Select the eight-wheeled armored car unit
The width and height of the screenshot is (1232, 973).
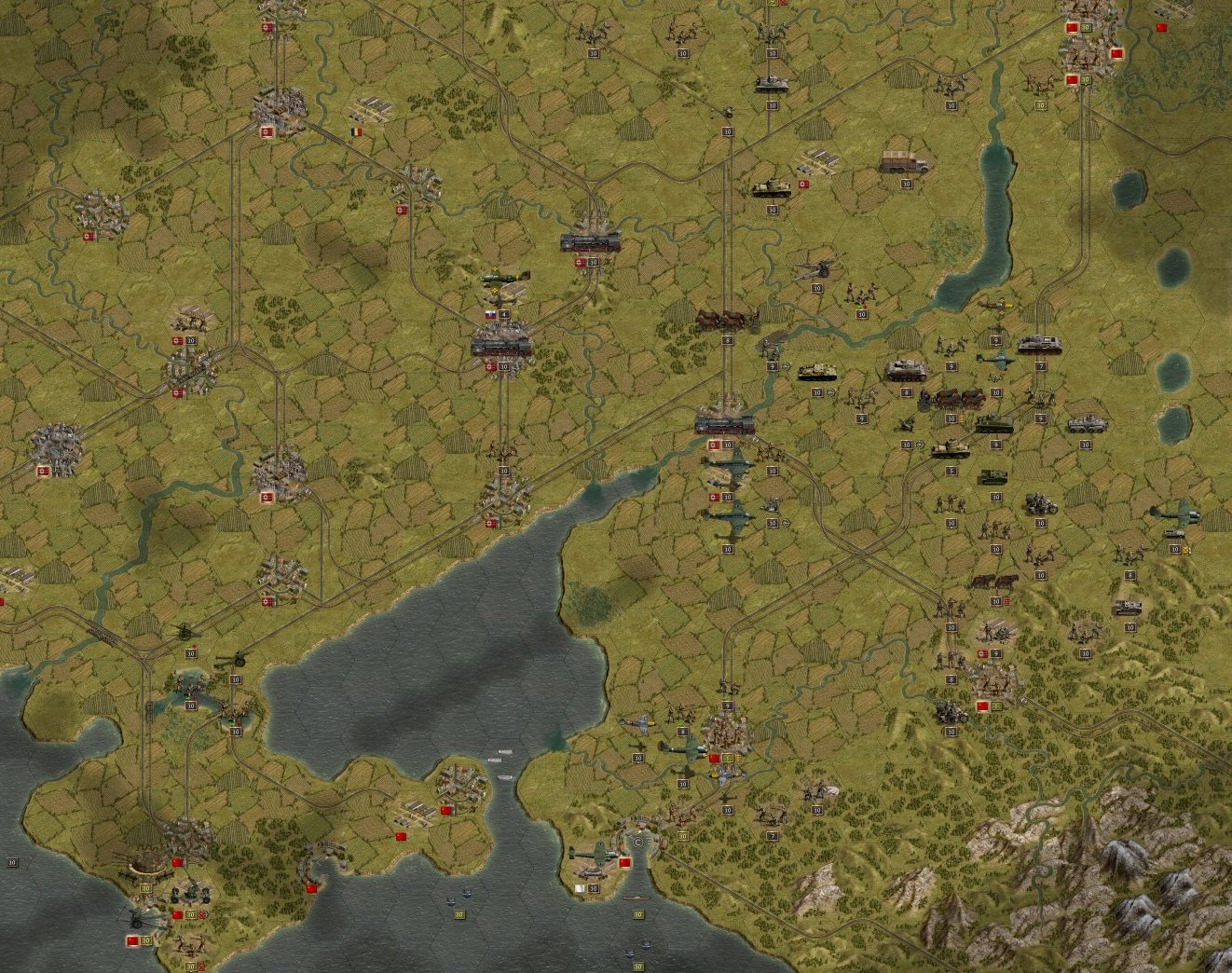[x=1085, y=425]
